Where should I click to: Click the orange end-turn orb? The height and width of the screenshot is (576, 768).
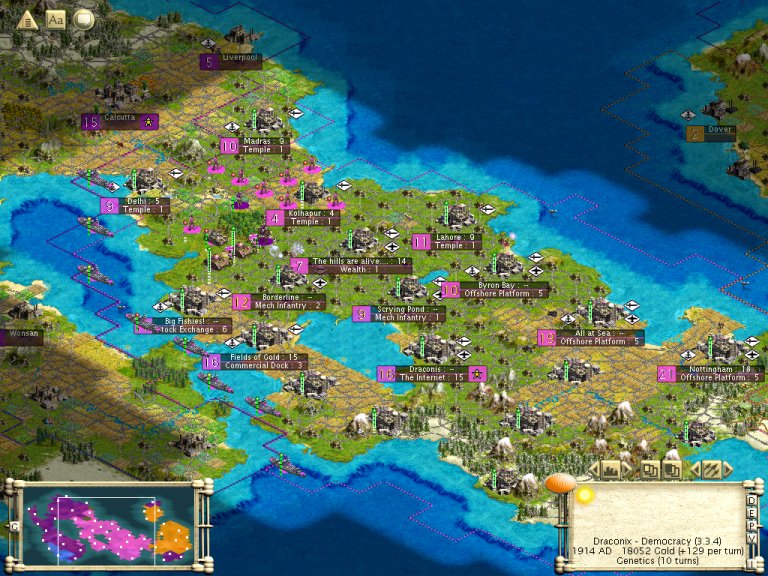pyautogui.click(x=560, y=485)
